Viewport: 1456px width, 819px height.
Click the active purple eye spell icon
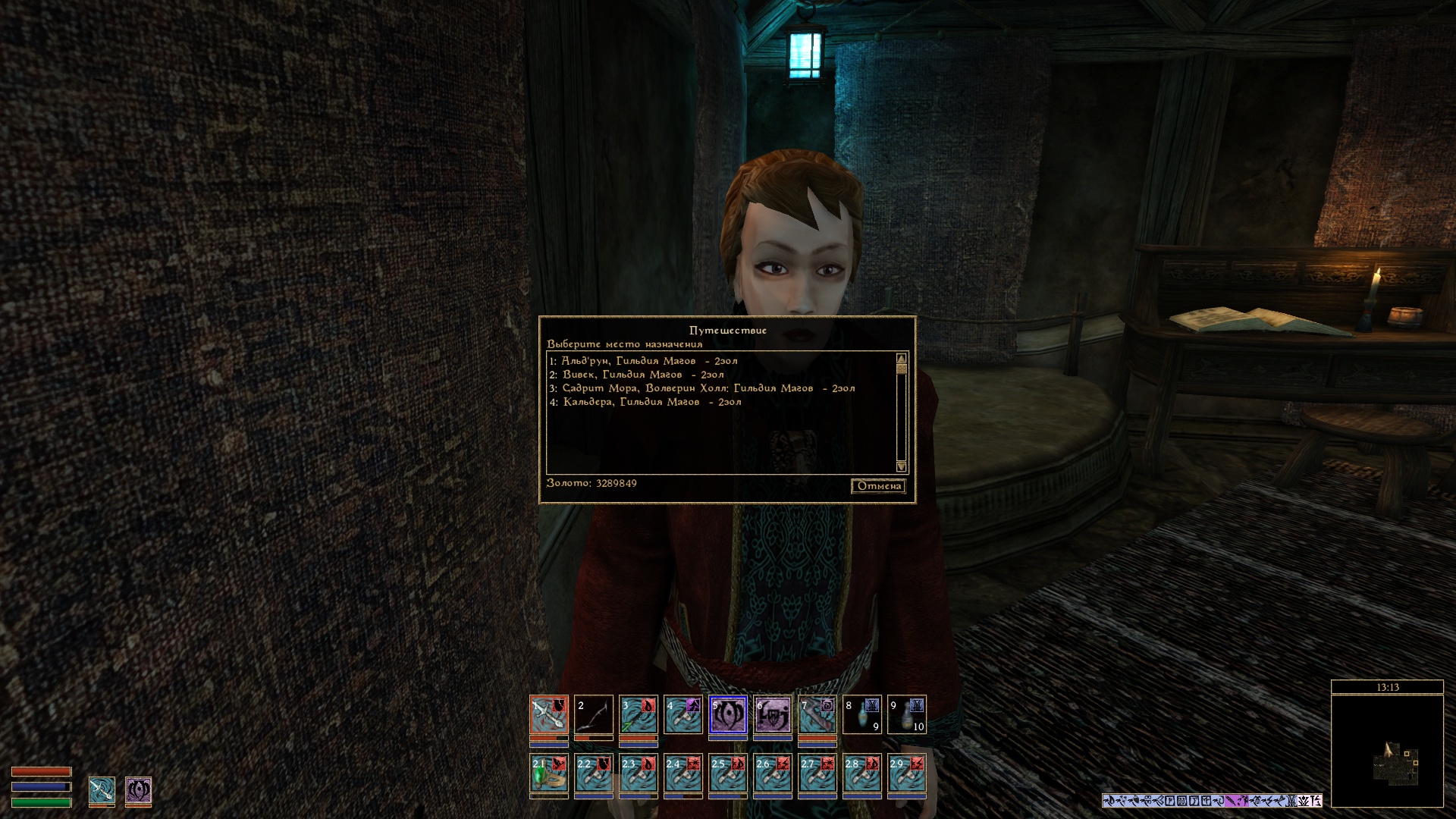138,790
